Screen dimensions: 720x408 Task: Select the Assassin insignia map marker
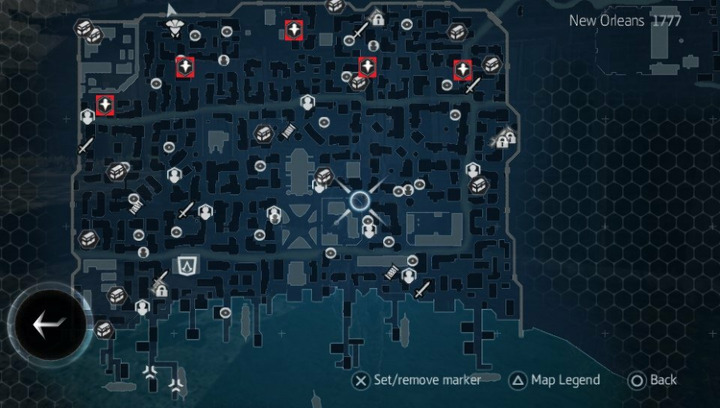187,265
